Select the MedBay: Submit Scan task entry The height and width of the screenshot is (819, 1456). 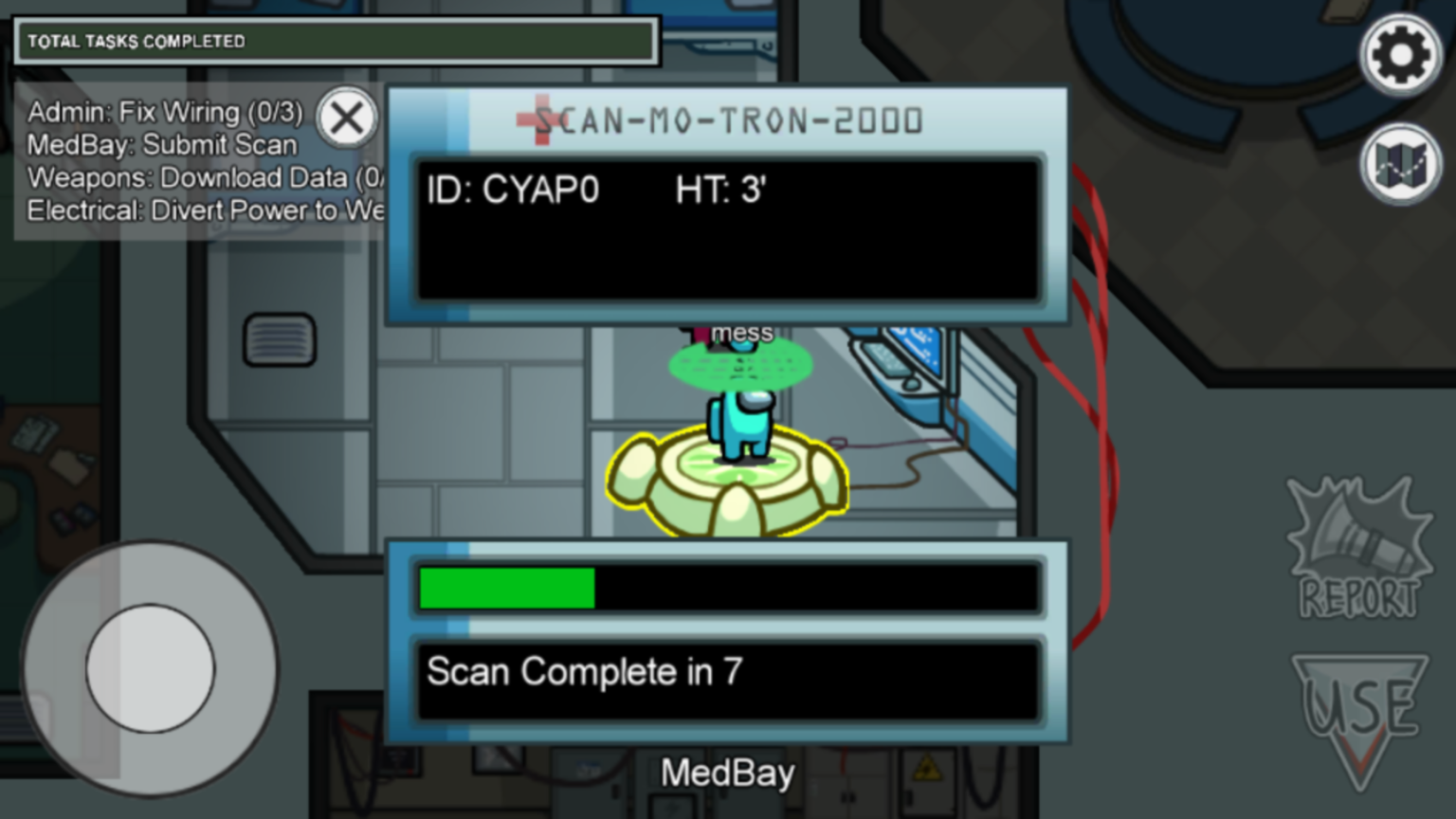pyautogui.click(x=162, y=145)
